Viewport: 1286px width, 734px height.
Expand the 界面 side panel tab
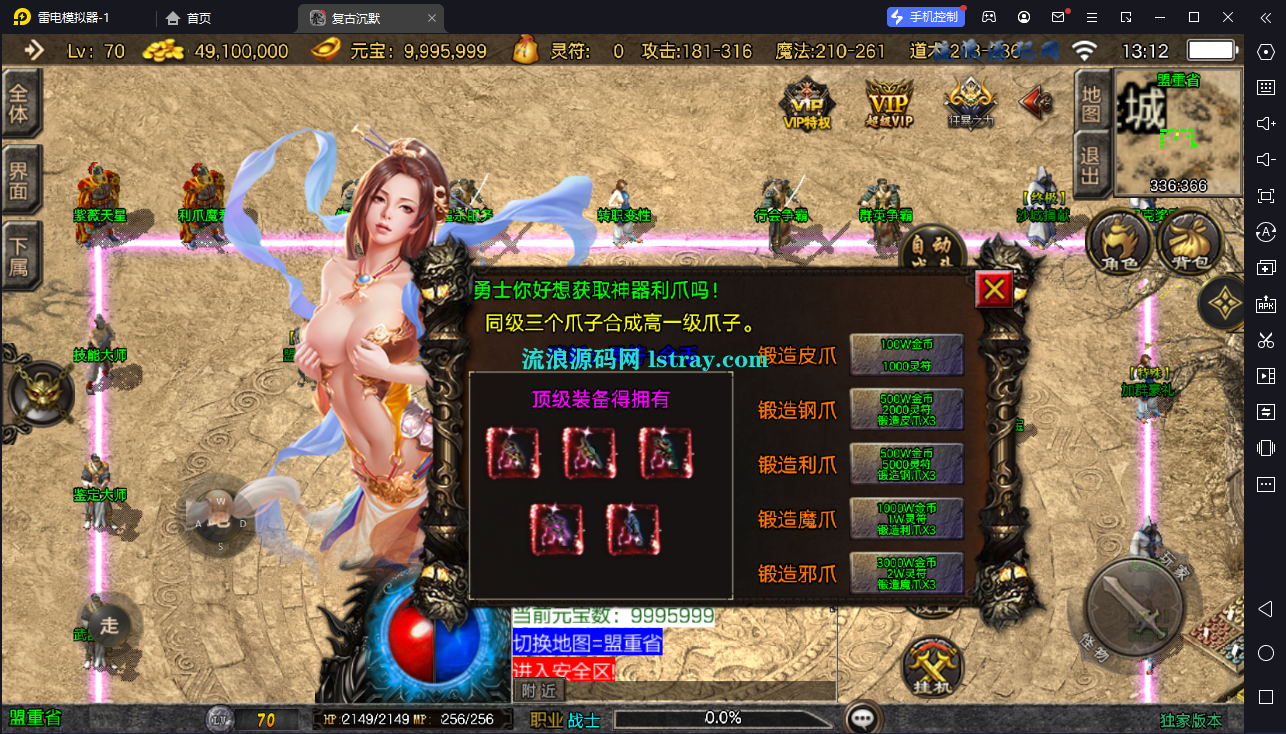point(19,180)
